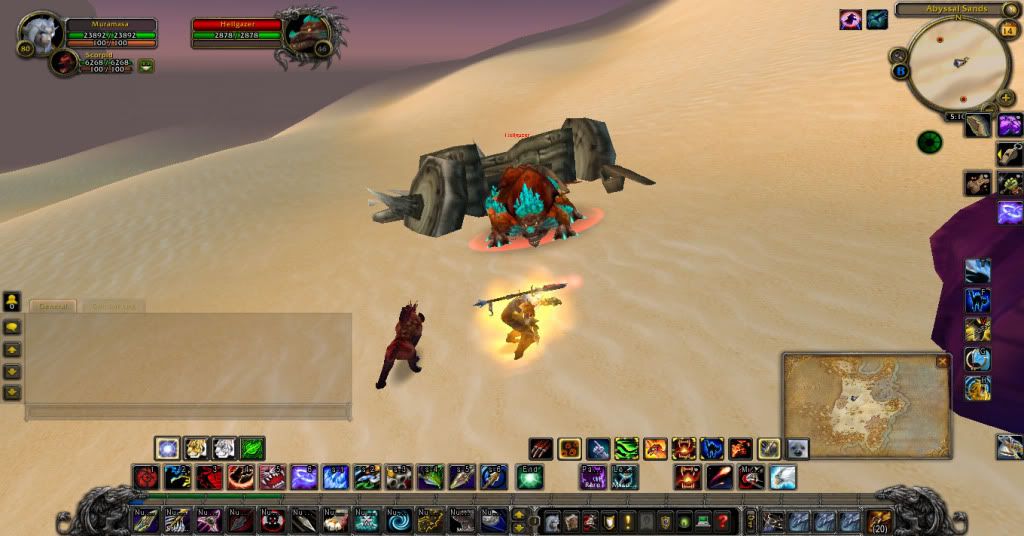
Task: Toggle the Abyssal Sands zone map button
Action: tap(1011, 10)
